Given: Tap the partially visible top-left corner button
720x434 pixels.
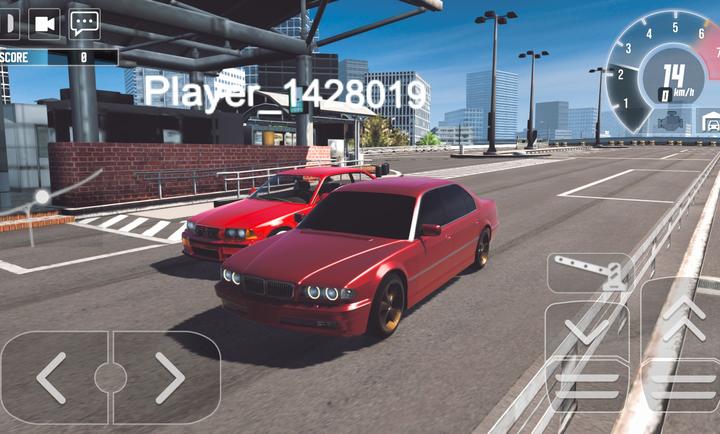Looking at the screenshot, I should click(x=8, y=22).
